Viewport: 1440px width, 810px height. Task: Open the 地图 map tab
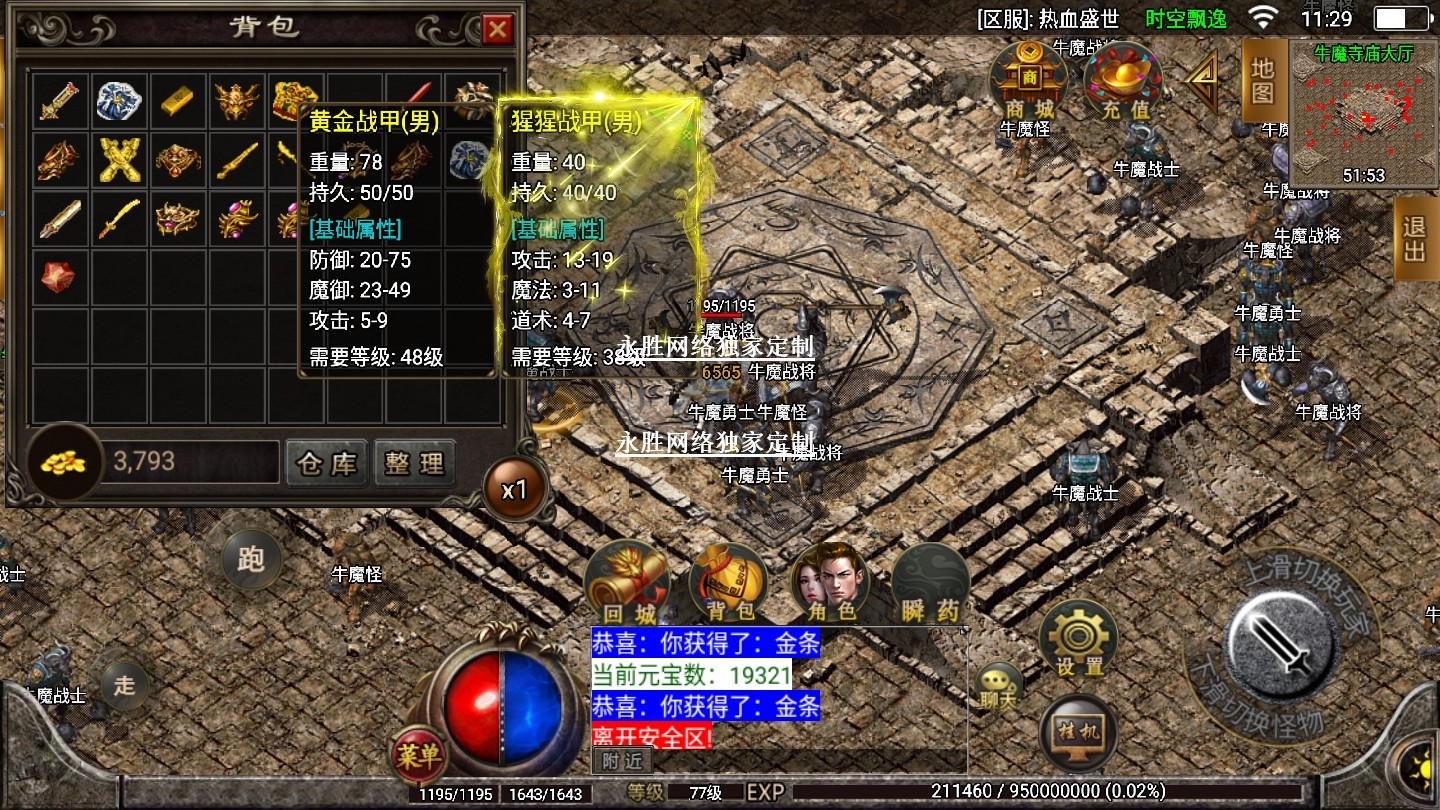tap(1262, 80)
